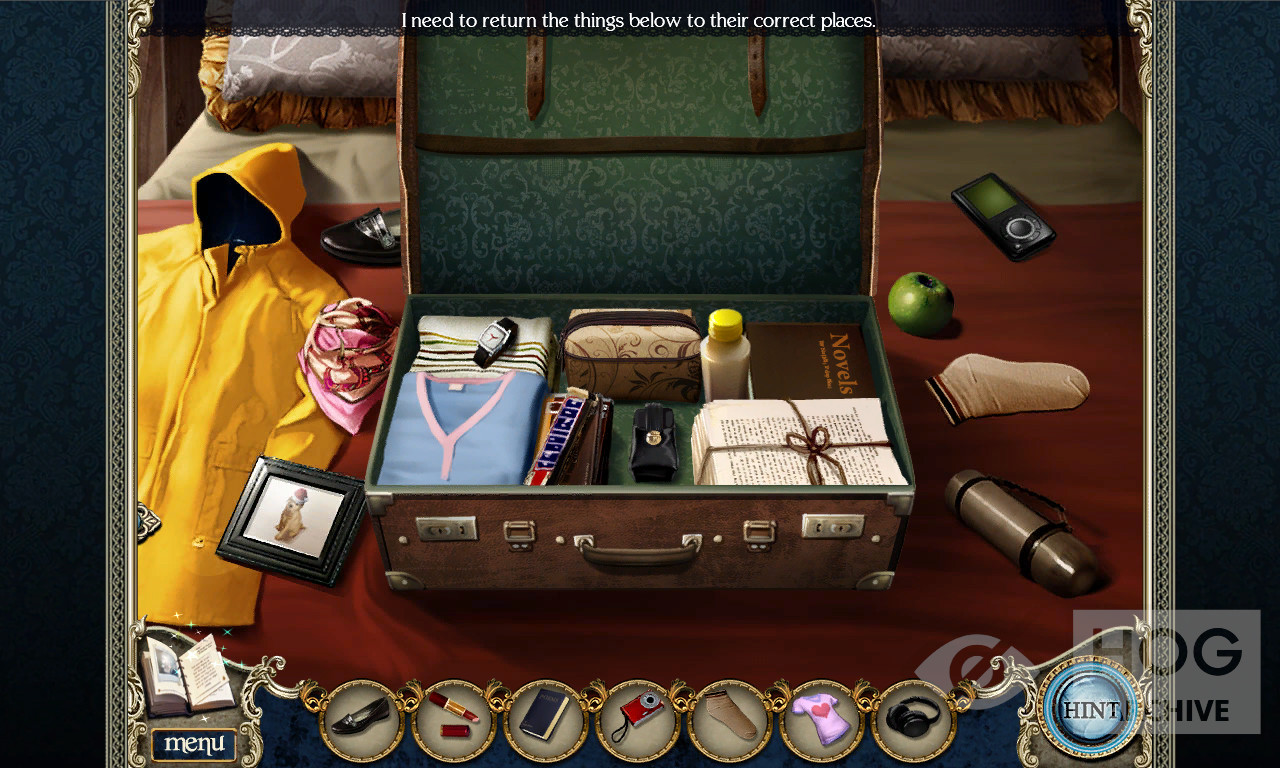Choose the dark blue book slot

tap(545, 717)
